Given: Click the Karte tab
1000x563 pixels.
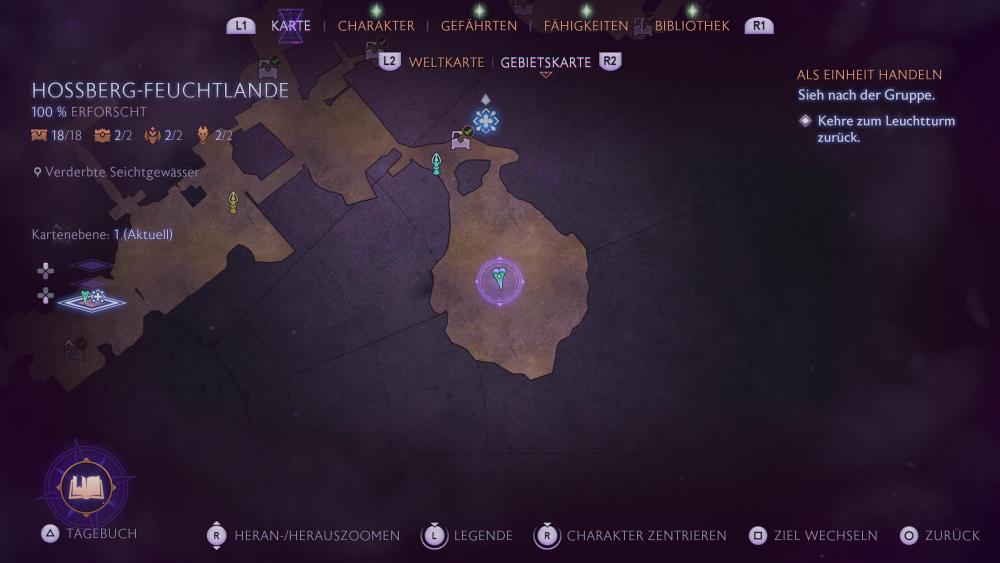Looking at the screenshot, I should click(x=291, y=26).
